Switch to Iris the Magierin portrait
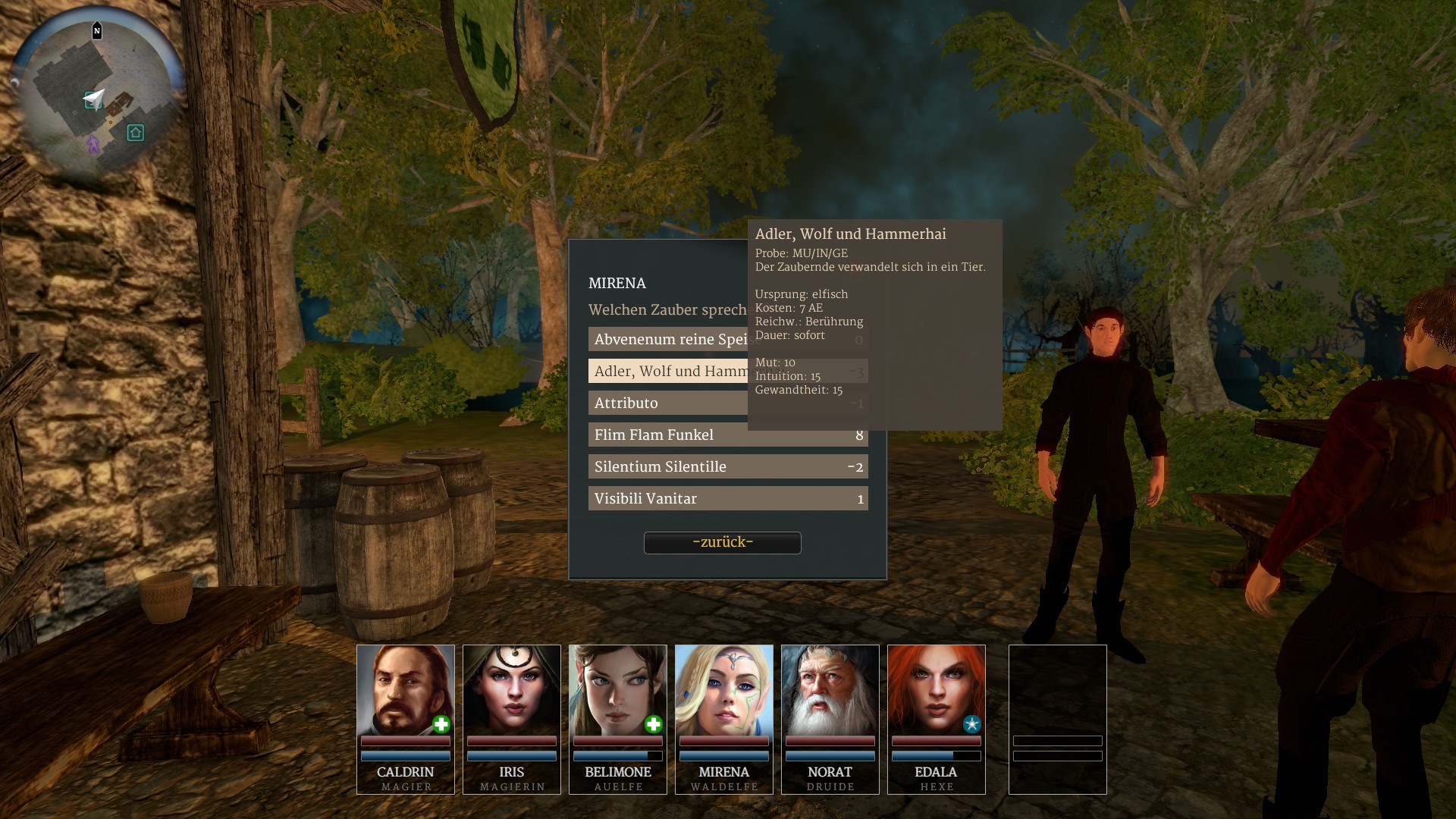 pyautogui.click(x=511, y=692)
